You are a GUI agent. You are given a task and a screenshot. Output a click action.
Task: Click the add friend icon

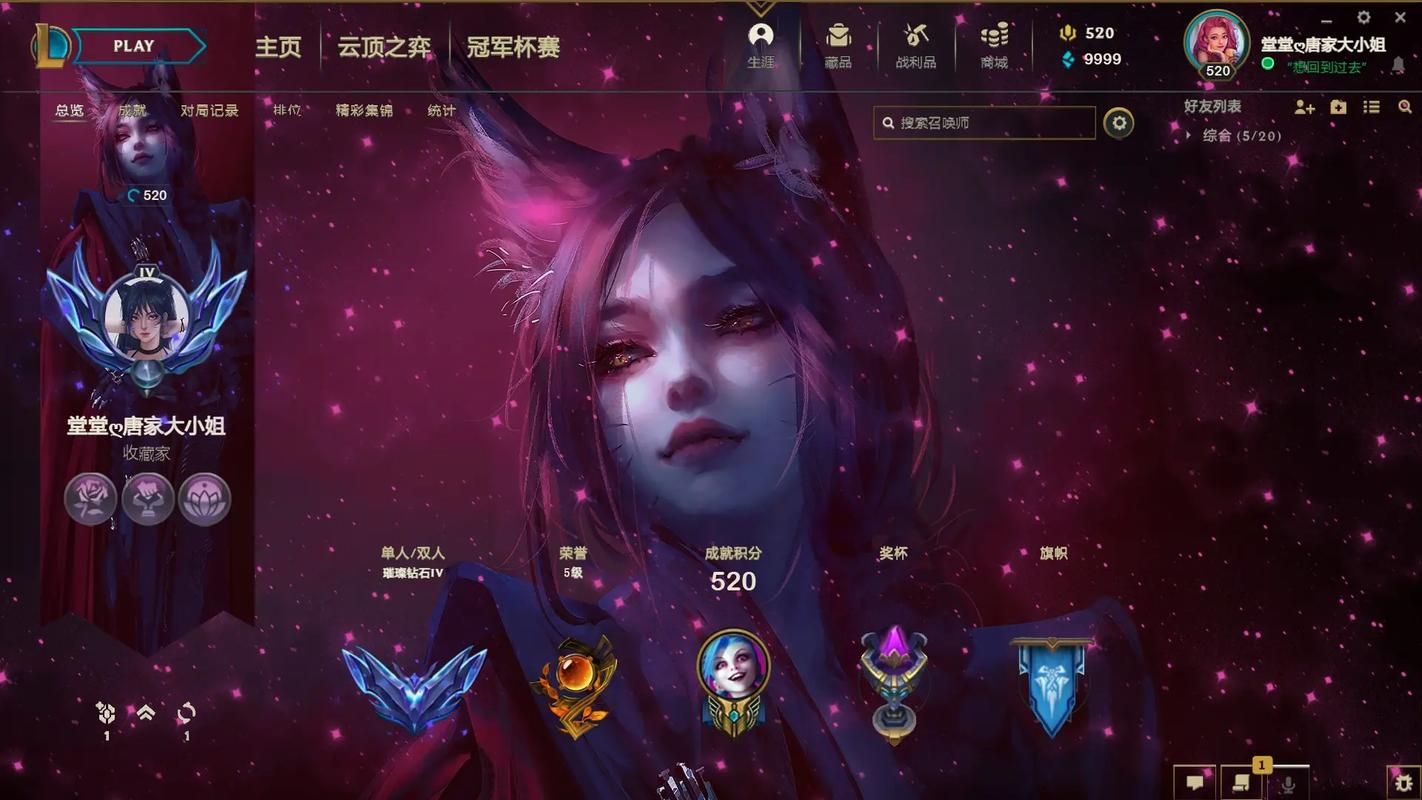(x=1305, y=107)
